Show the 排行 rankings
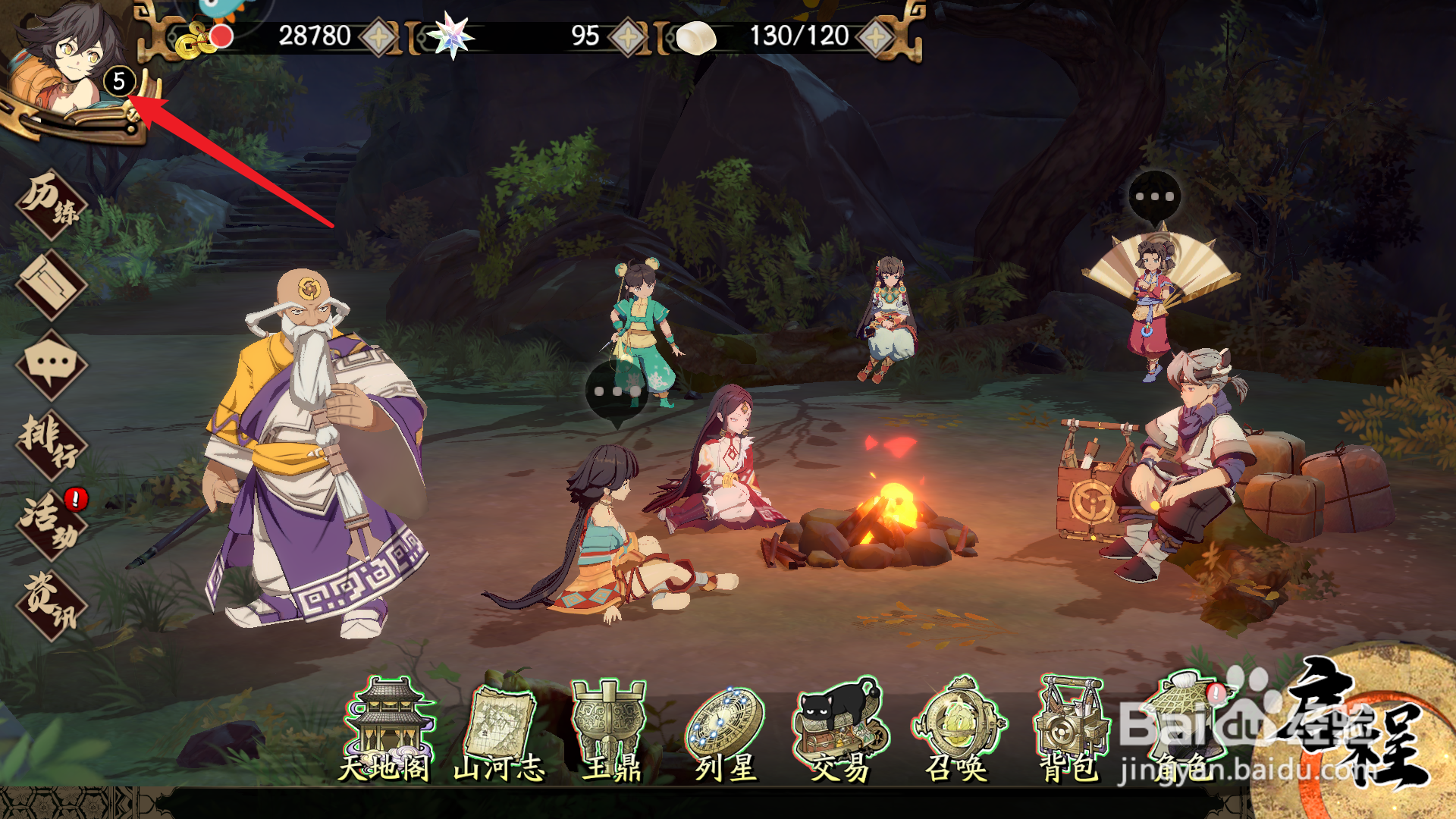Viewport: 1456px width, 819px height. (51, 444)
